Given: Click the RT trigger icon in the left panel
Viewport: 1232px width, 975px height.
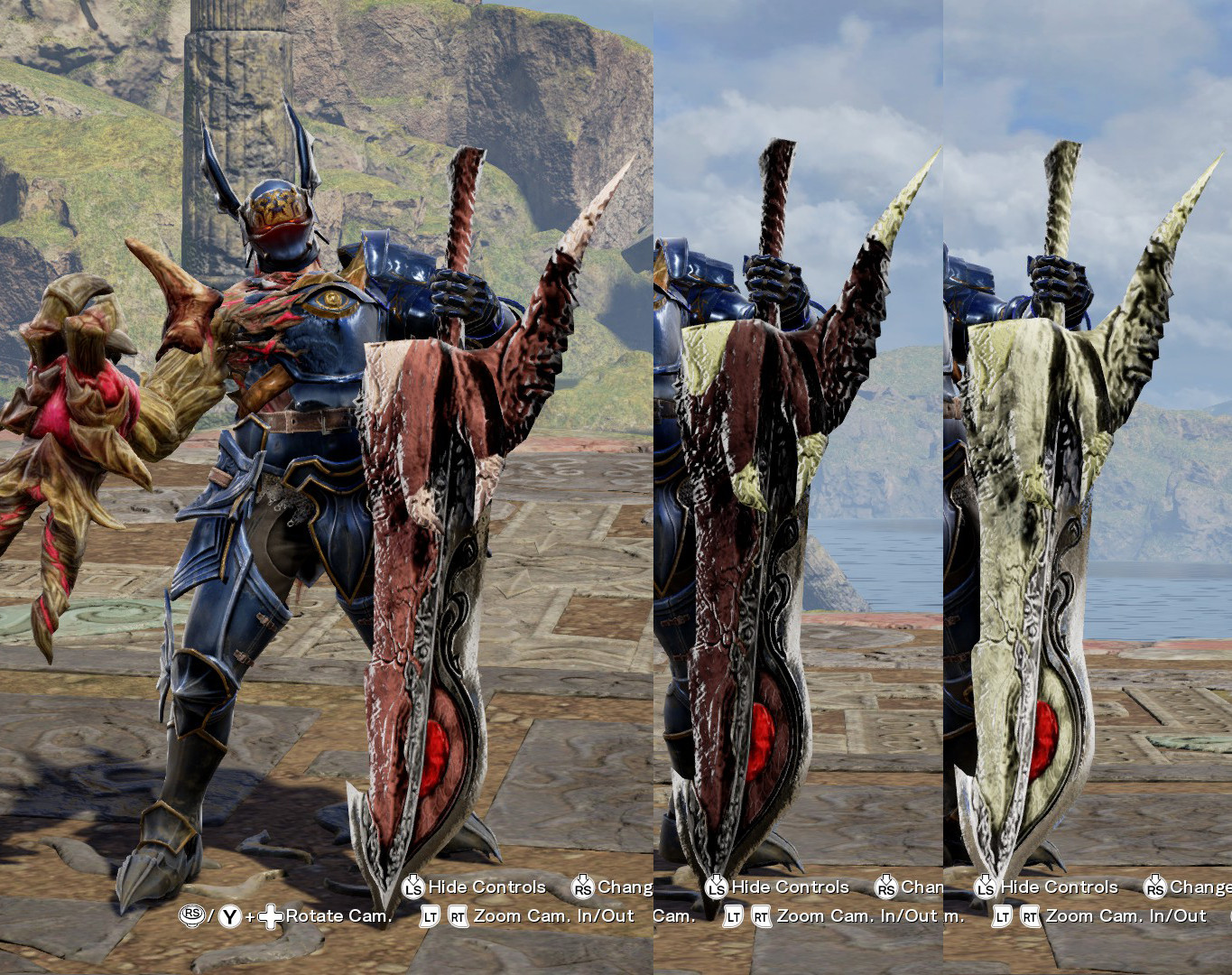Looking at the screenshot, I should pyautogui.click(x=459, y=915).
